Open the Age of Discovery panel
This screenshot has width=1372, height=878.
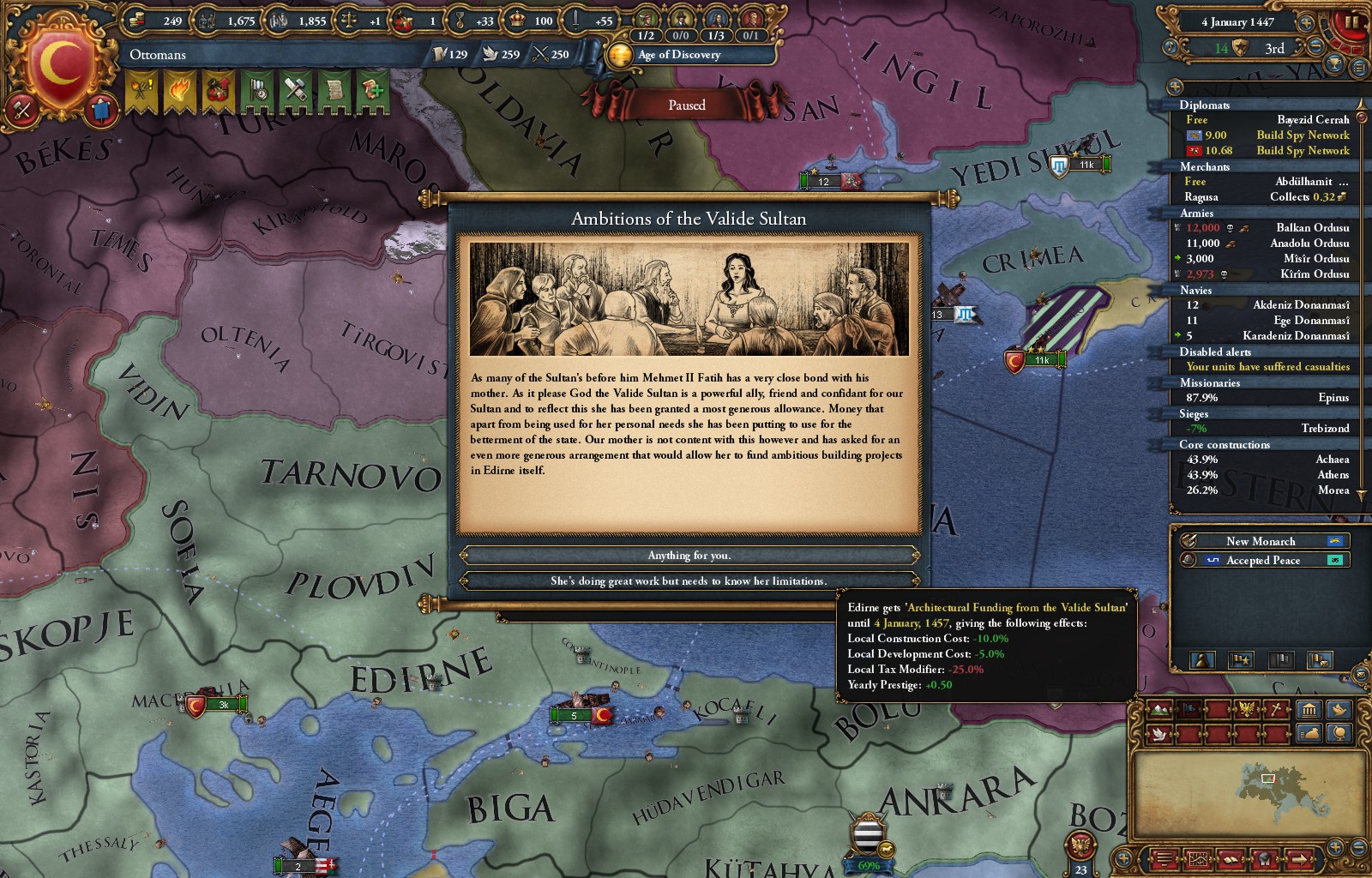(679, 55)
